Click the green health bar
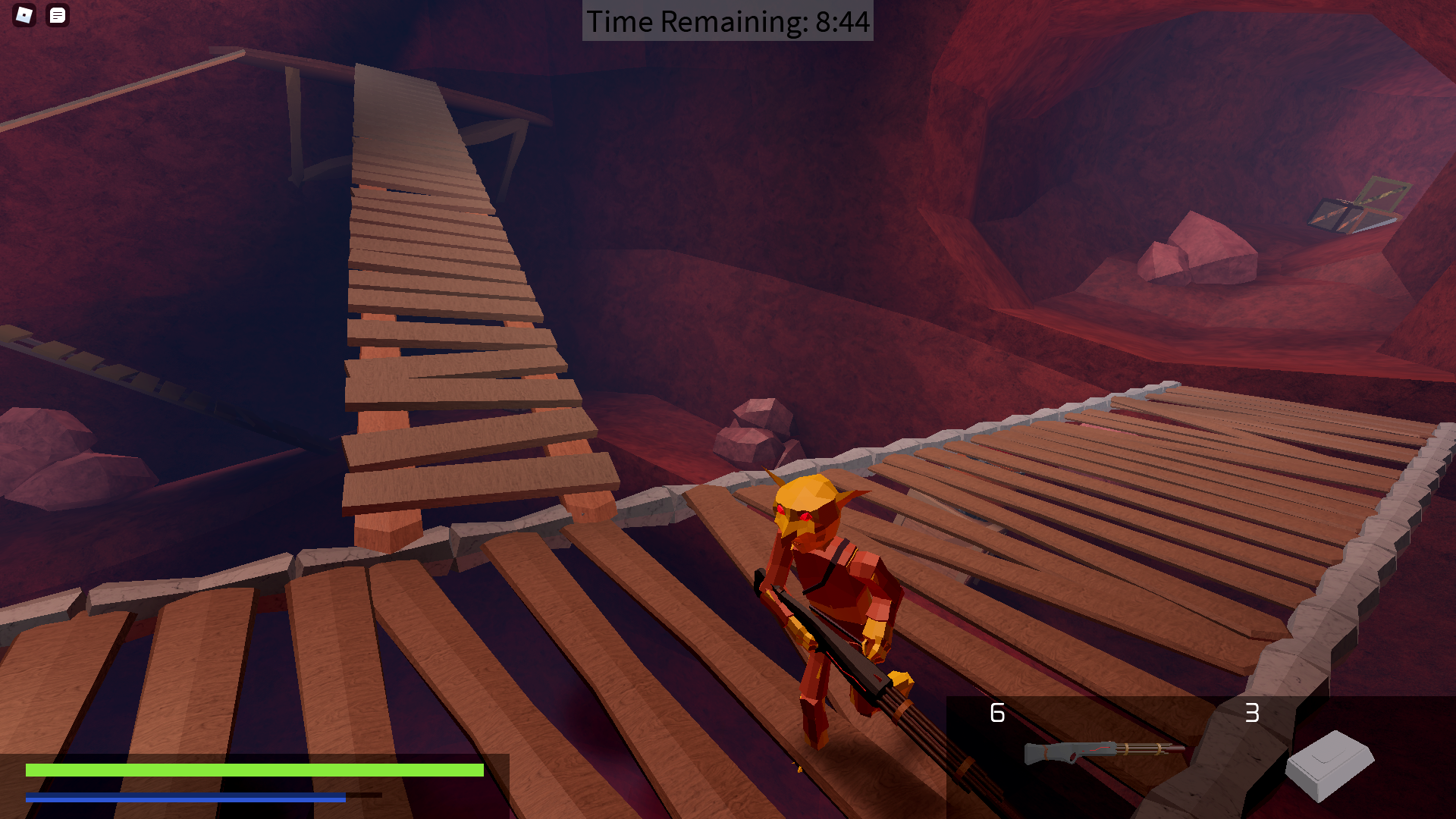1456x819 pixels. point(254,770)
